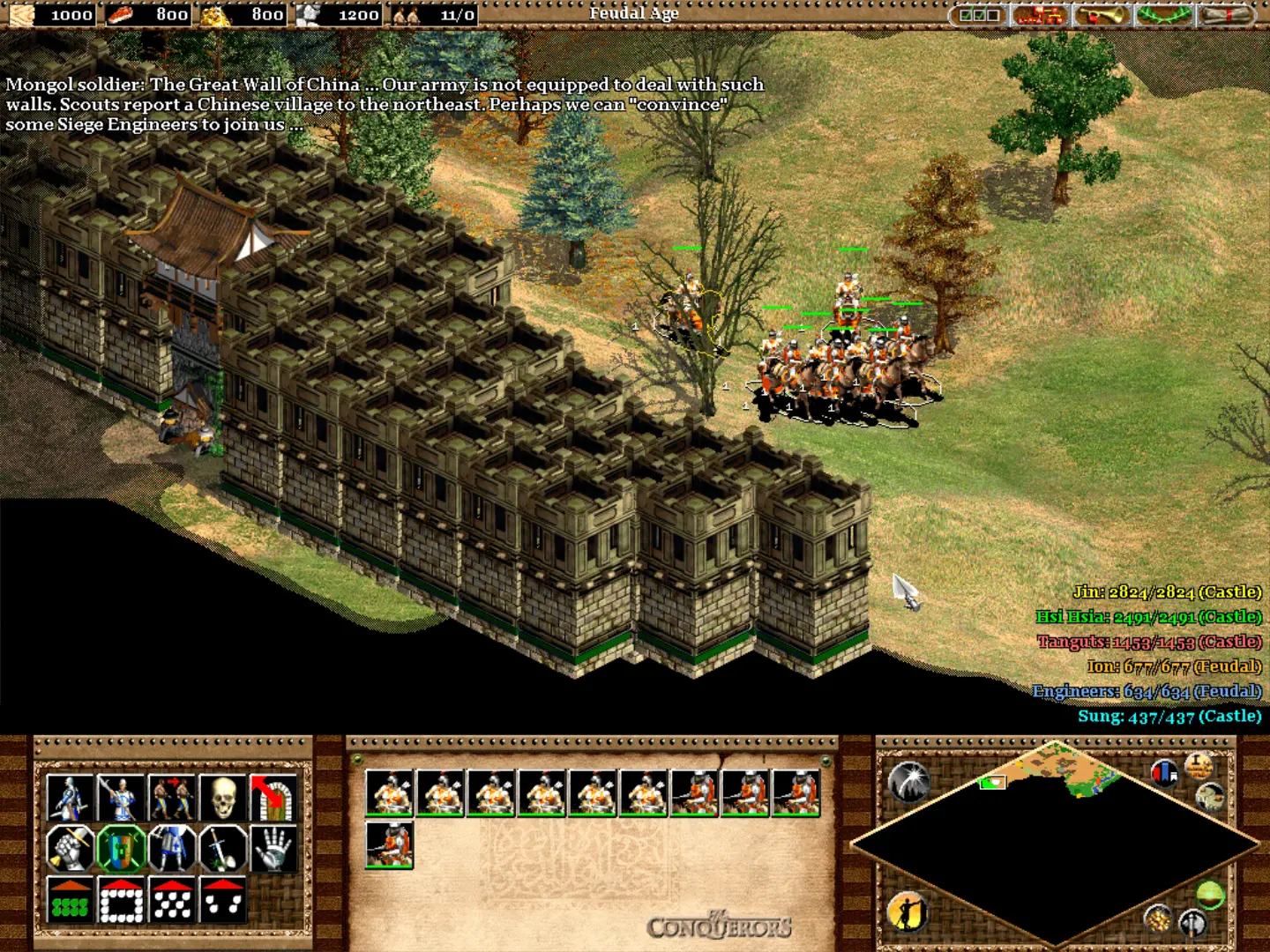The image size is (1270, 952).
Task: Select the green Line formation icon
Action: pos(70,900)
